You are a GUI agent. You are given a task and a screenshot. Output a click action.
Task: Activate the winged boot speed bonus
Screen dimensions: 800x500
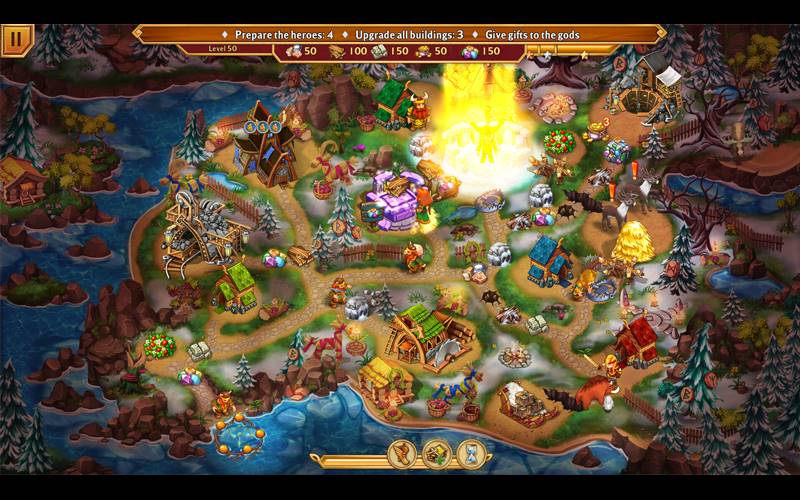(403, 454)
